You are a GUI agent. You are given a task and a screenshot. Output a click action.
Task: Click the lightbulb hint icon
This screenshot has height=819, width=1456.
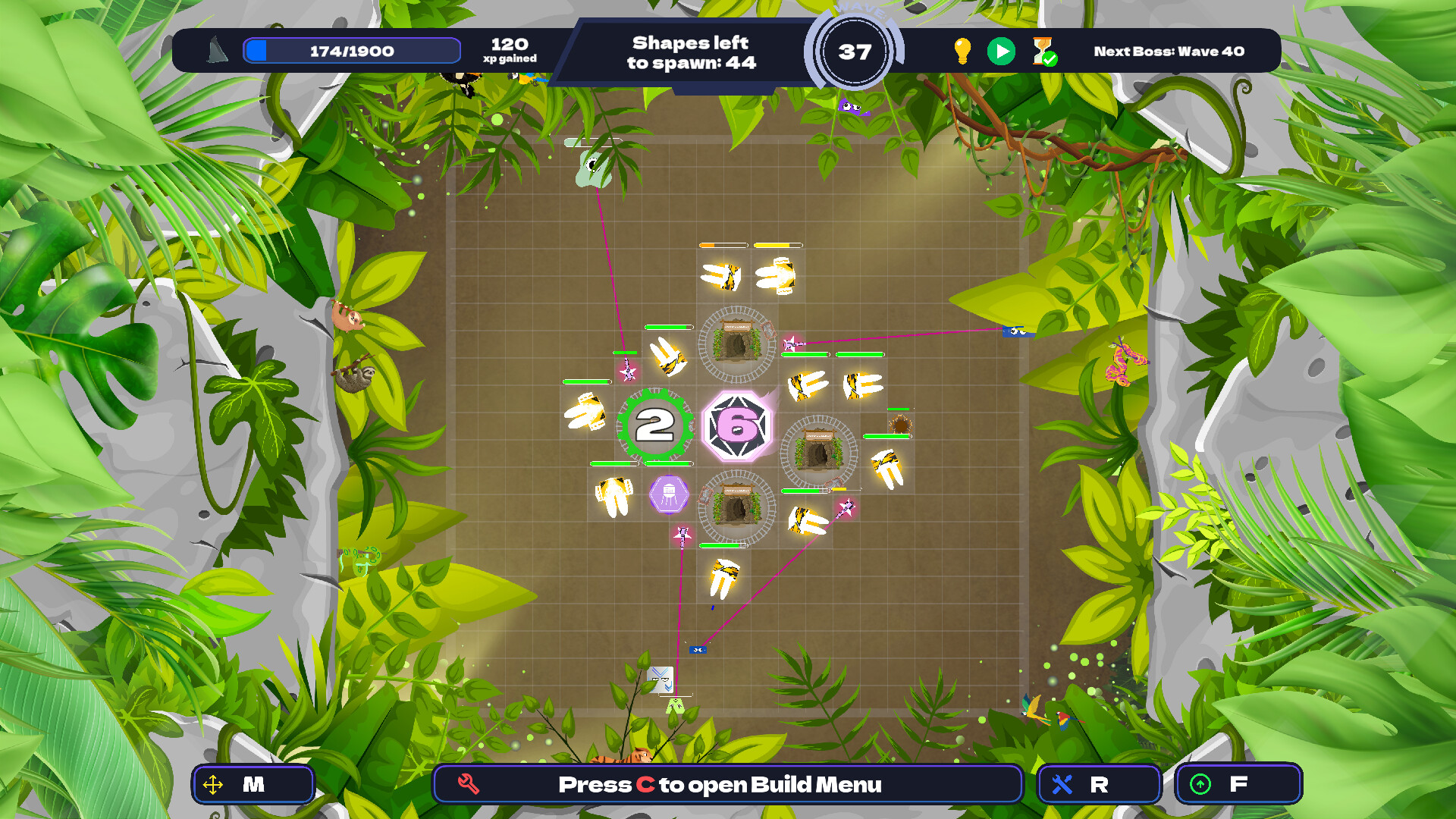coord(962,51)
